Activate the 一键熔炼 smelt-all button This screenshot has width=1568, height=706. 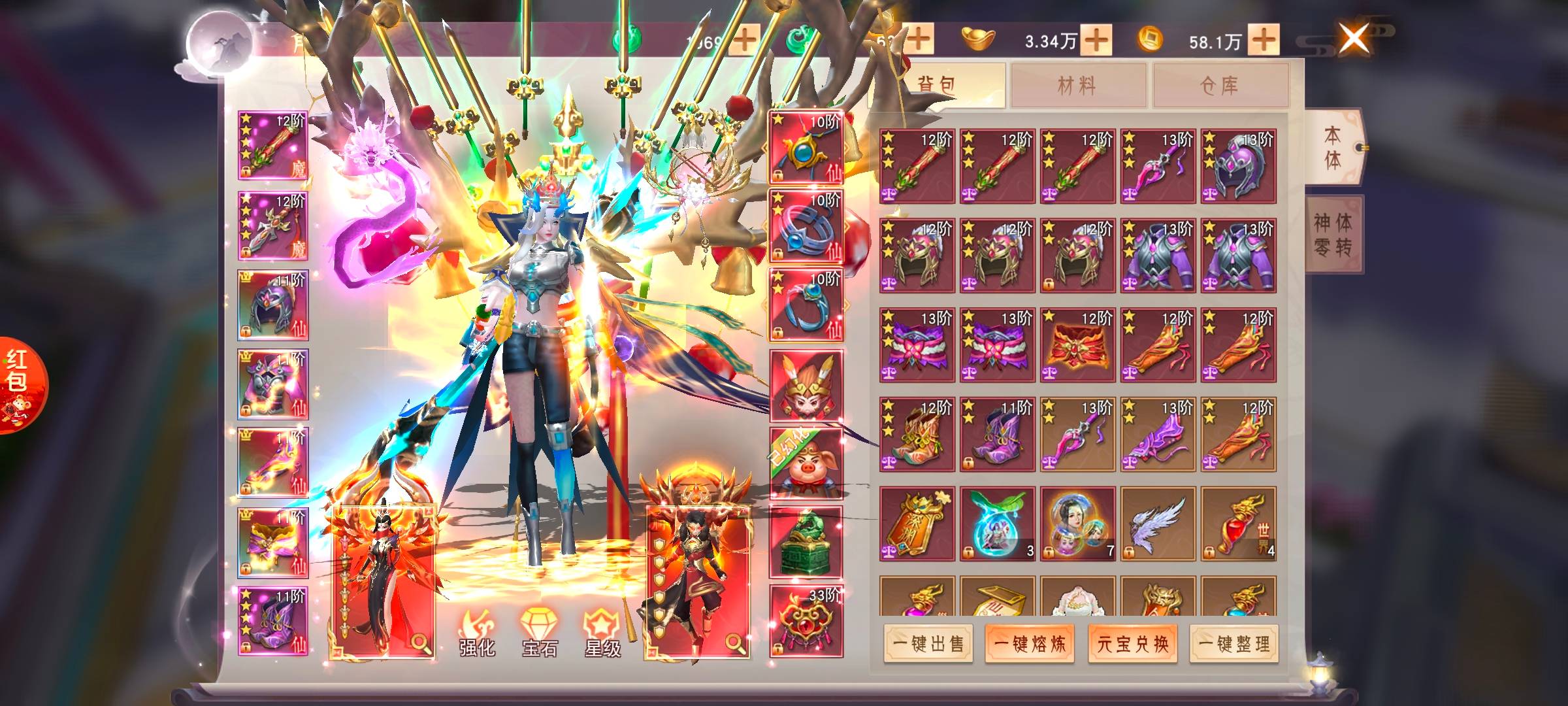coord(1030,644)
